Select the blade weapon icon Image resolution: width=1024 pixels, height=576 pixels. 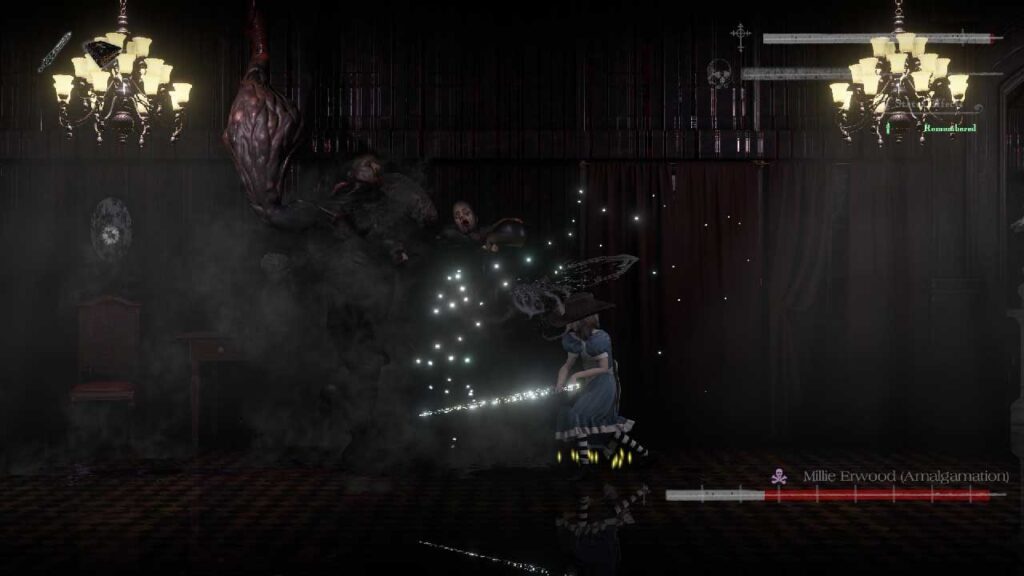54,52
